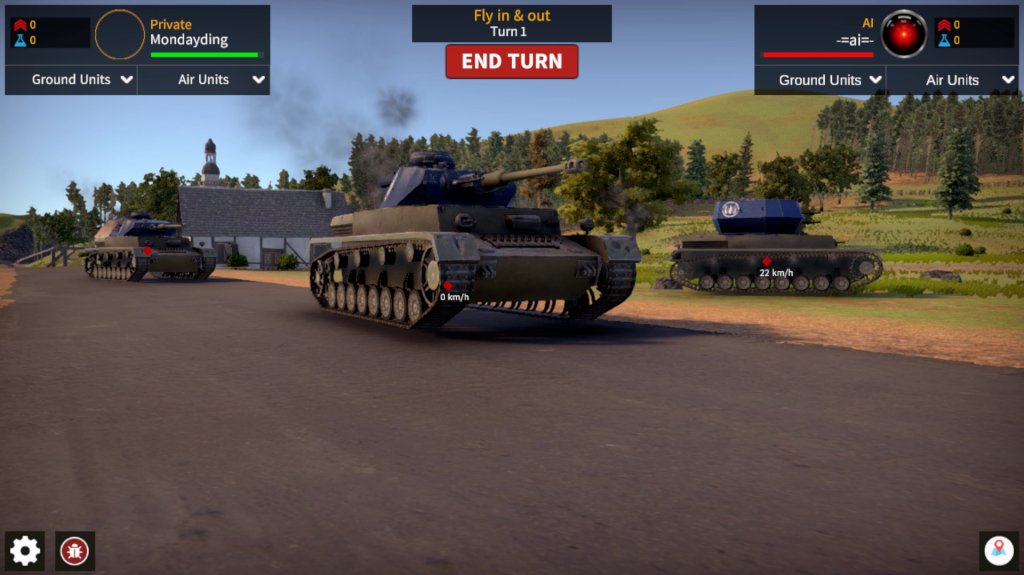Click the red bug report icon
Viewport: 1024px width, 575px height.
coord(75,550)
